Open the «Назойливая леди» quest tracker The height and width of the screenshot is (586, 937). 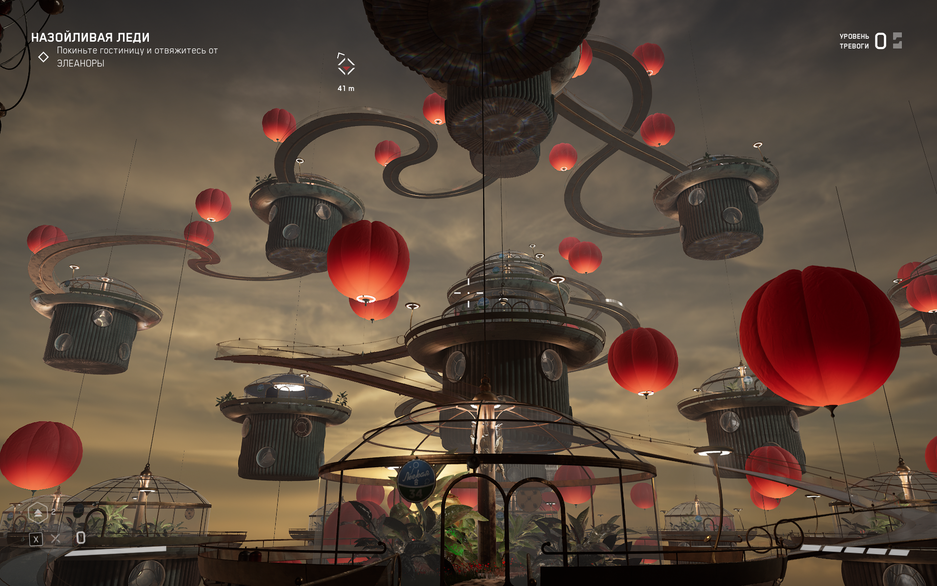click(90, 37)
